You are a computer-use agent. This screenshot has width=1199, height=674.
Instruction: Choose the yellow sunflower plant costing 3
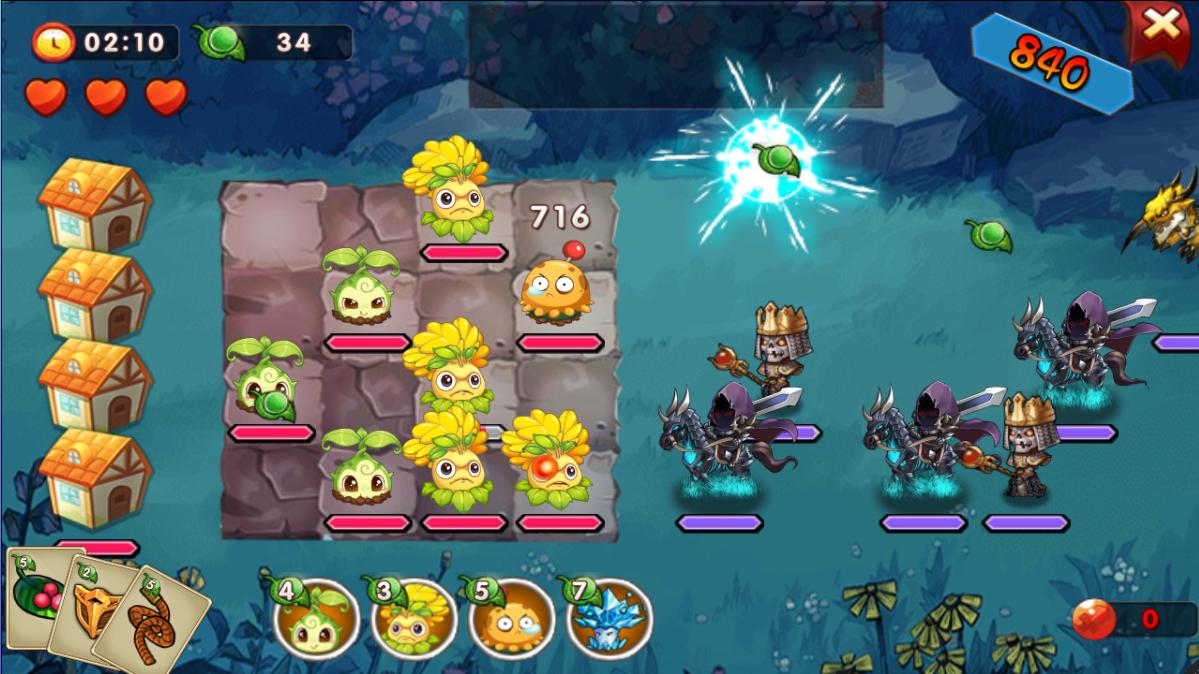(414, 619)
